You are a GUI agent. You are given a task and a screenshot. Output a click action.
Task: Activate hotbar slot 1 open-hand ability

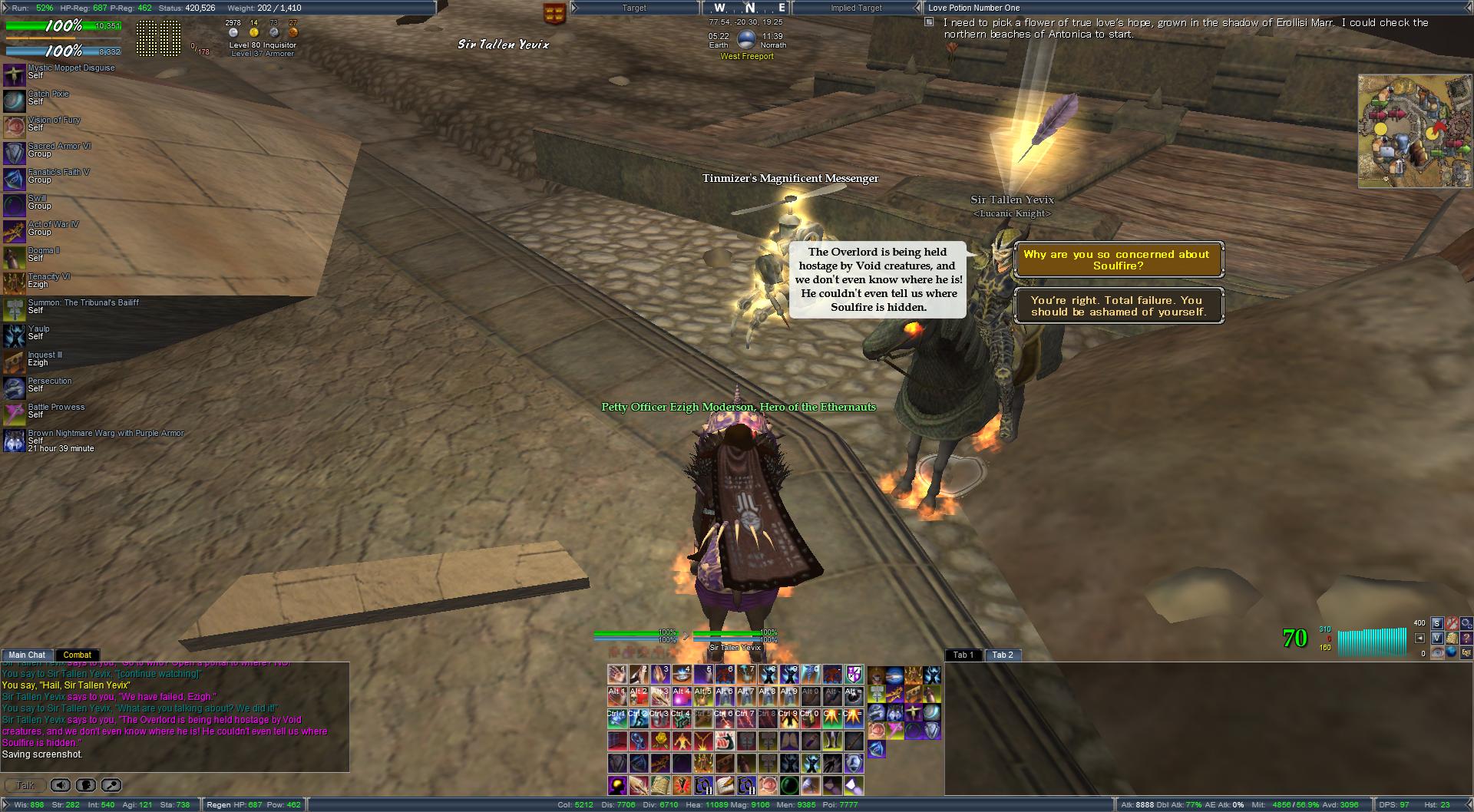[x=617, y=675]
